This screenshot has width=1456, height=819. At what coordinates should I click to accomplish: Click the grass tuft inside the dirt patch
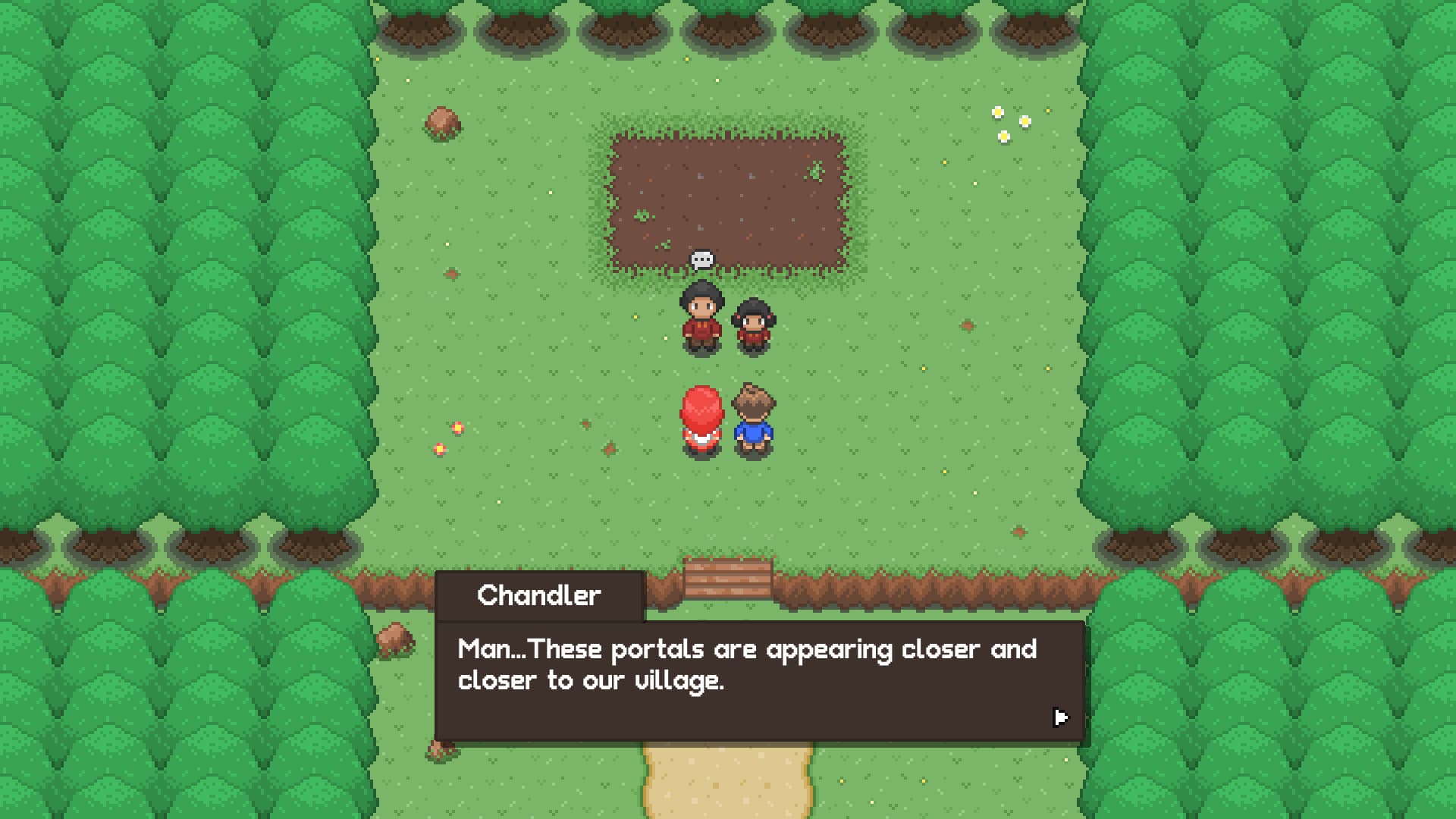coord(815,171)
